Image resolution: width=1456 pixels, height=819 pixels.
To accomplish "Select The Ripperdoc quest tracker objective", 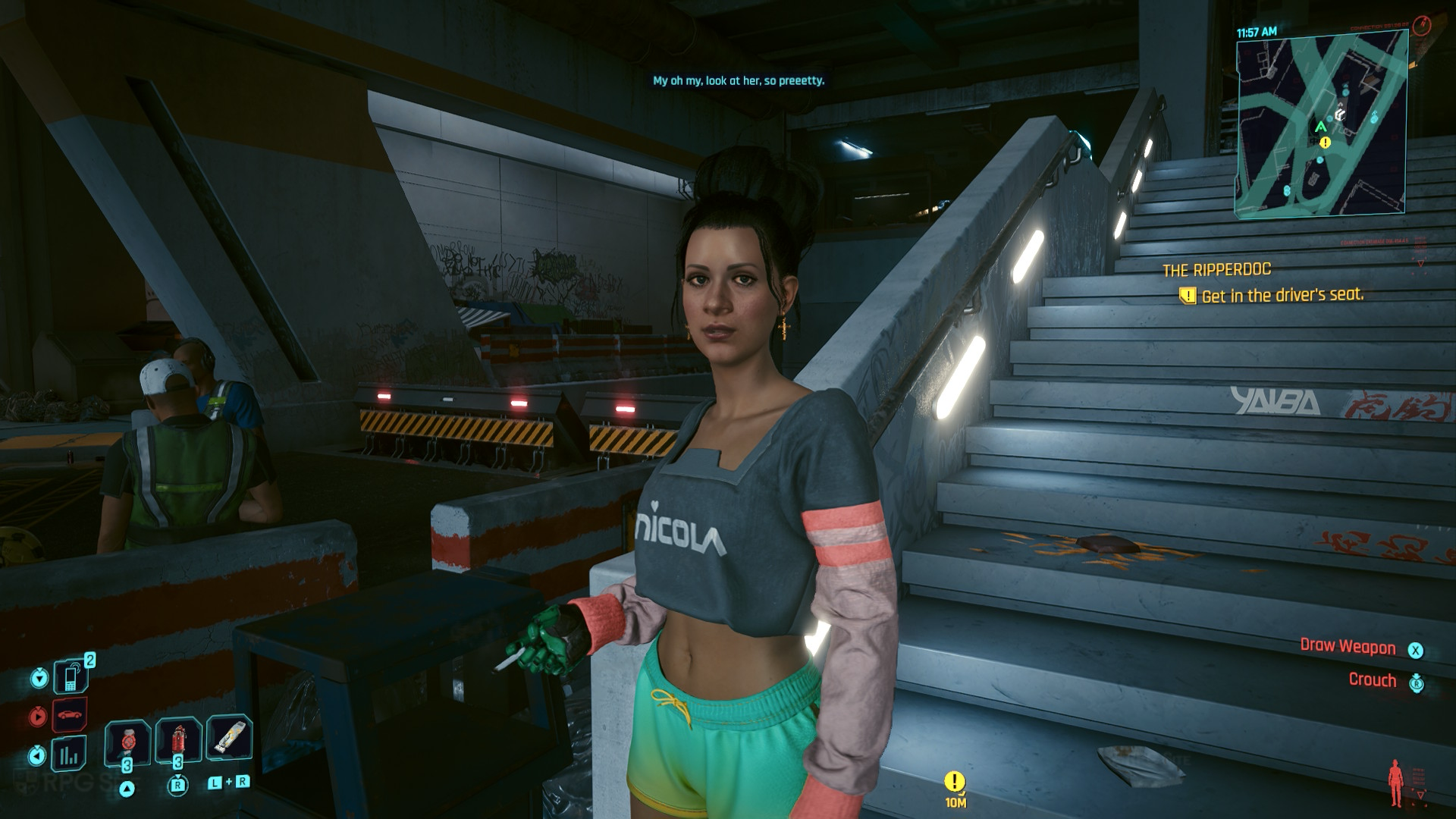I will (1282, 296).
